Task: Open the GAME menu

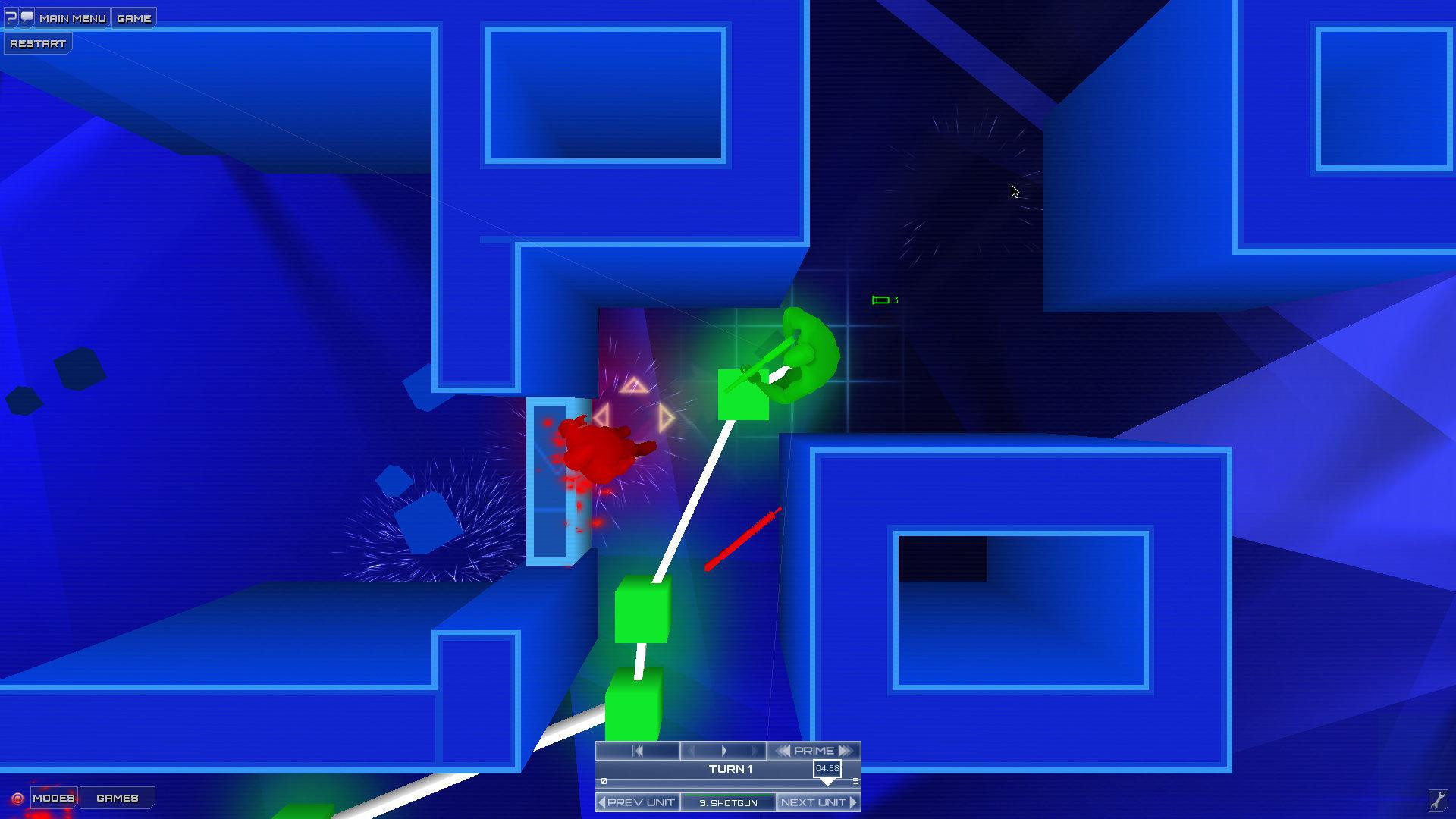Action: [133, 17]
